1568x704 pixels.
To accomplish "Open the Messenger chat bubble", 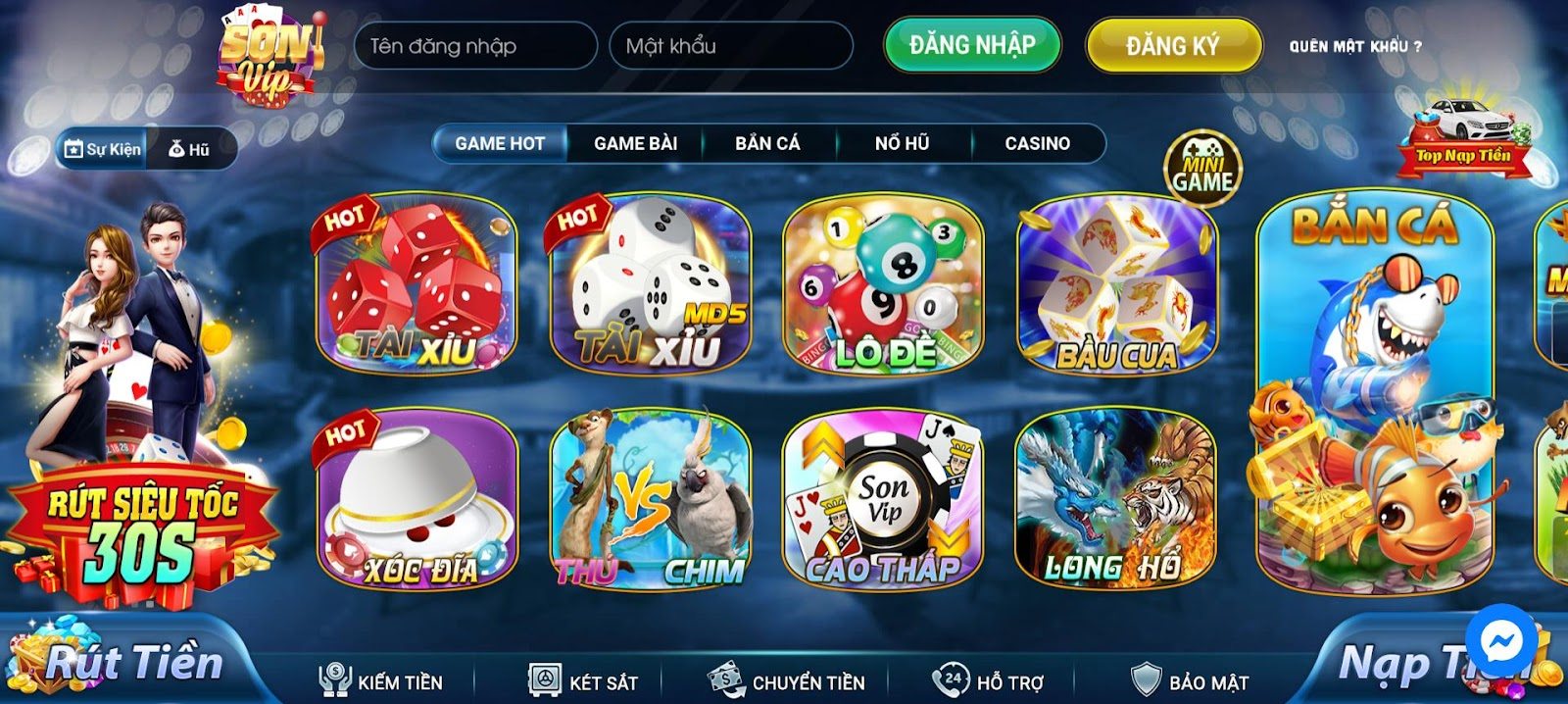I will point(1499,643).
